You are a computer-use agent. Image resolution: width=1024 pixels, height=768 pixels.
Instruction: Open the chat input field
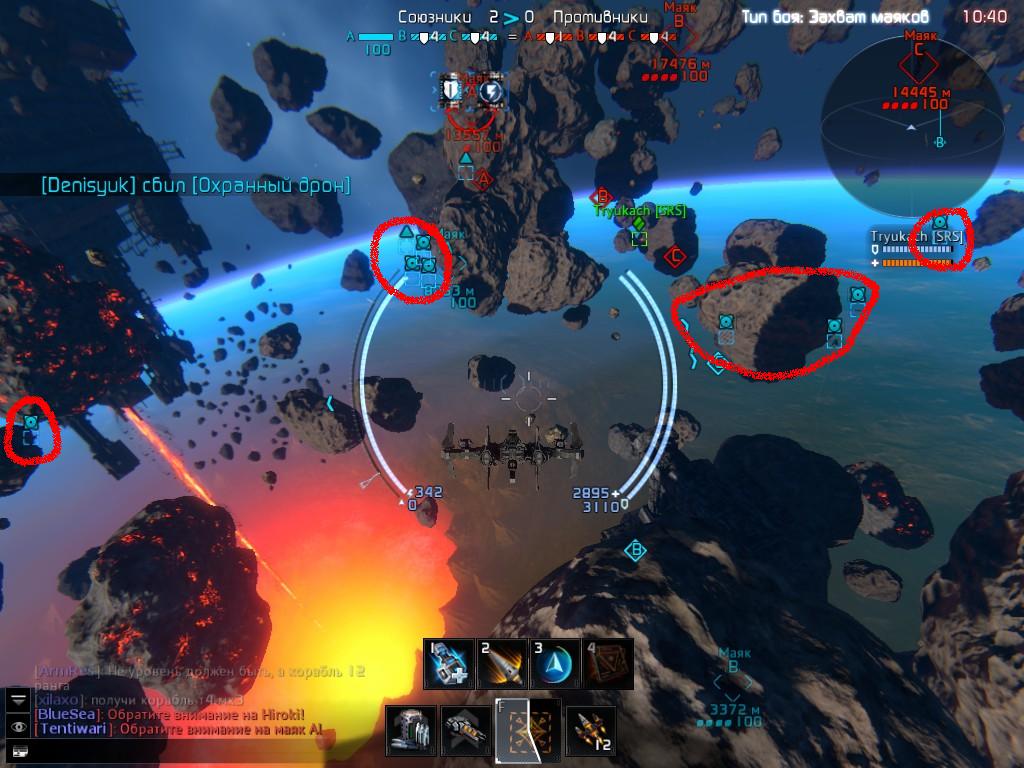click(x=18, y=750)
